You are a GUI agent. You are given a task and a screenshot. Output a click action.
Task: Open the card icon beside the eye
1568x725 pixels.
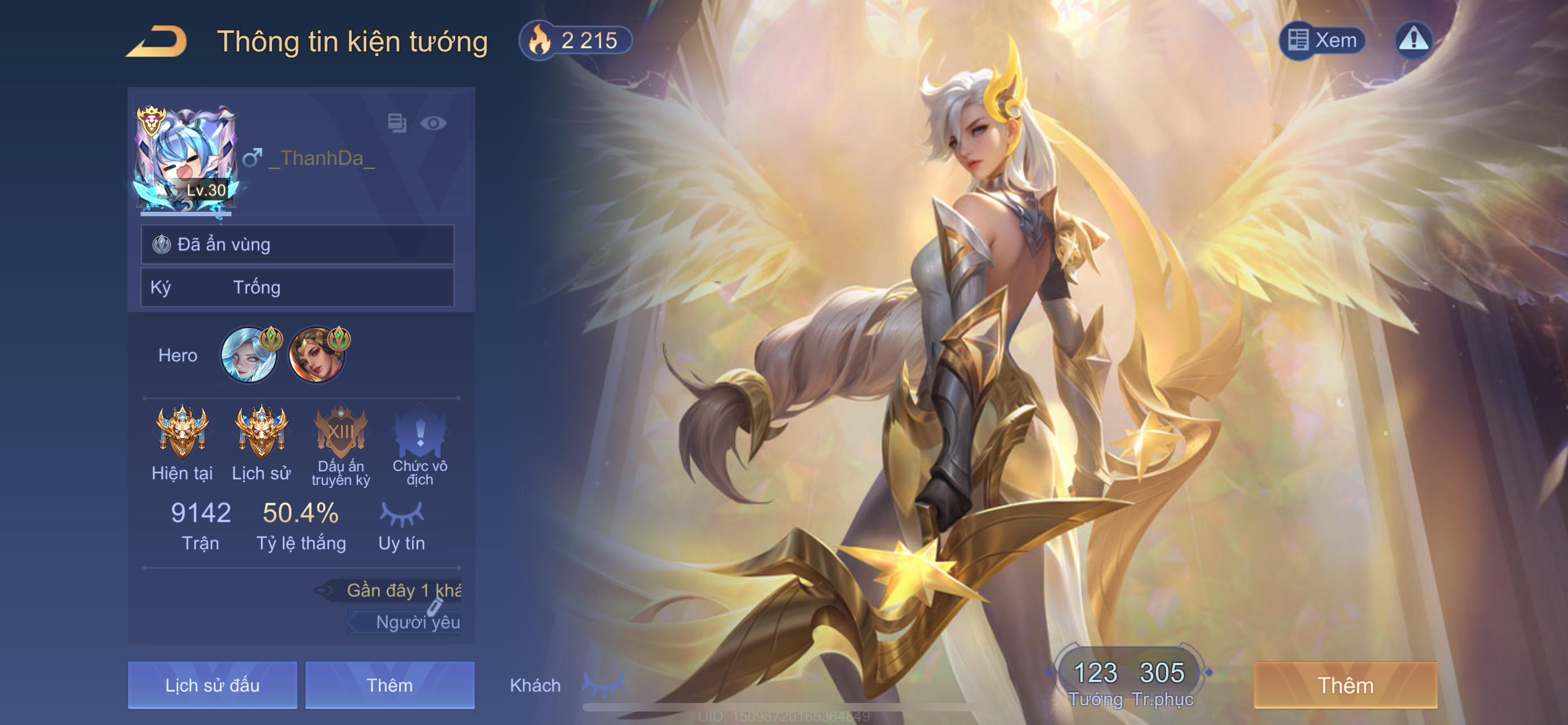(397, 124)
